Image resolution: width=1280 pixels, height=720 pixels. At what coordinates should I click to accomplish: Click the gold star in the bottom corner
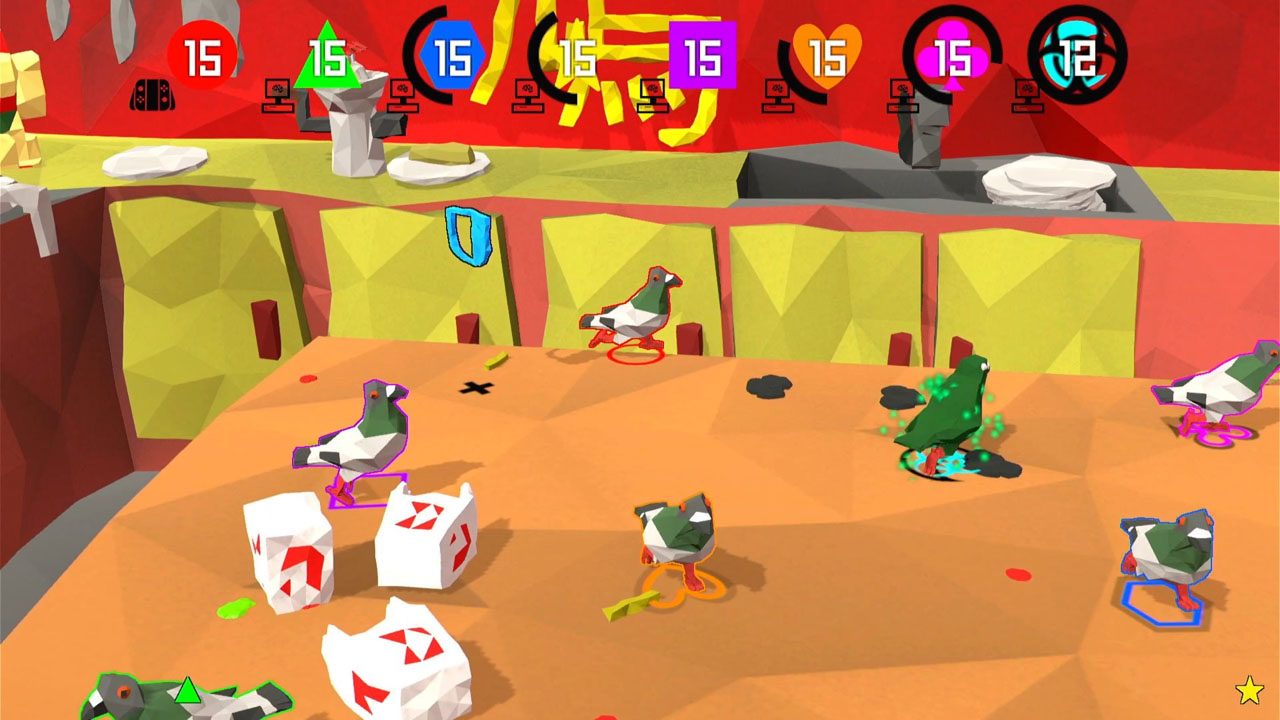click(1247, 690)
